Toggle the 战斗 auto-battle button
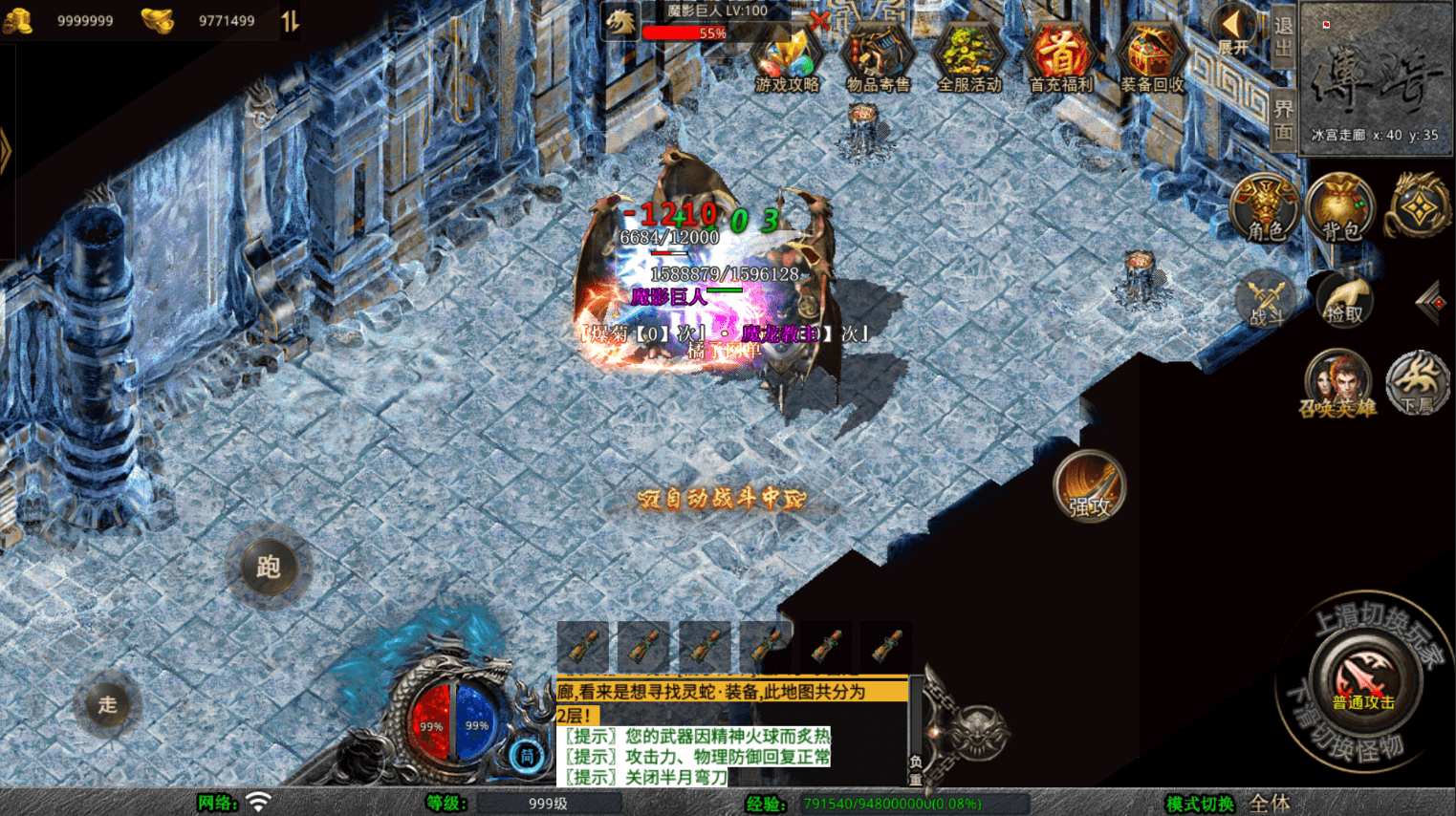The height and width of the screenshot is (816, 1456). click(x=1268, y=301)
